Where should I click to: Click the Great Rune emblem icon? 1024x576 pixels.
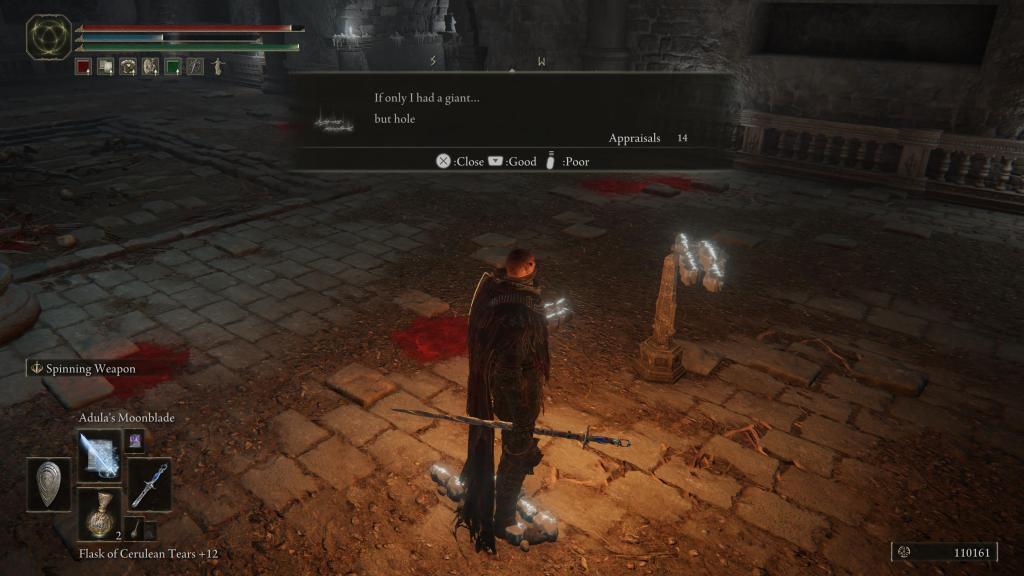tap(48, 36)
